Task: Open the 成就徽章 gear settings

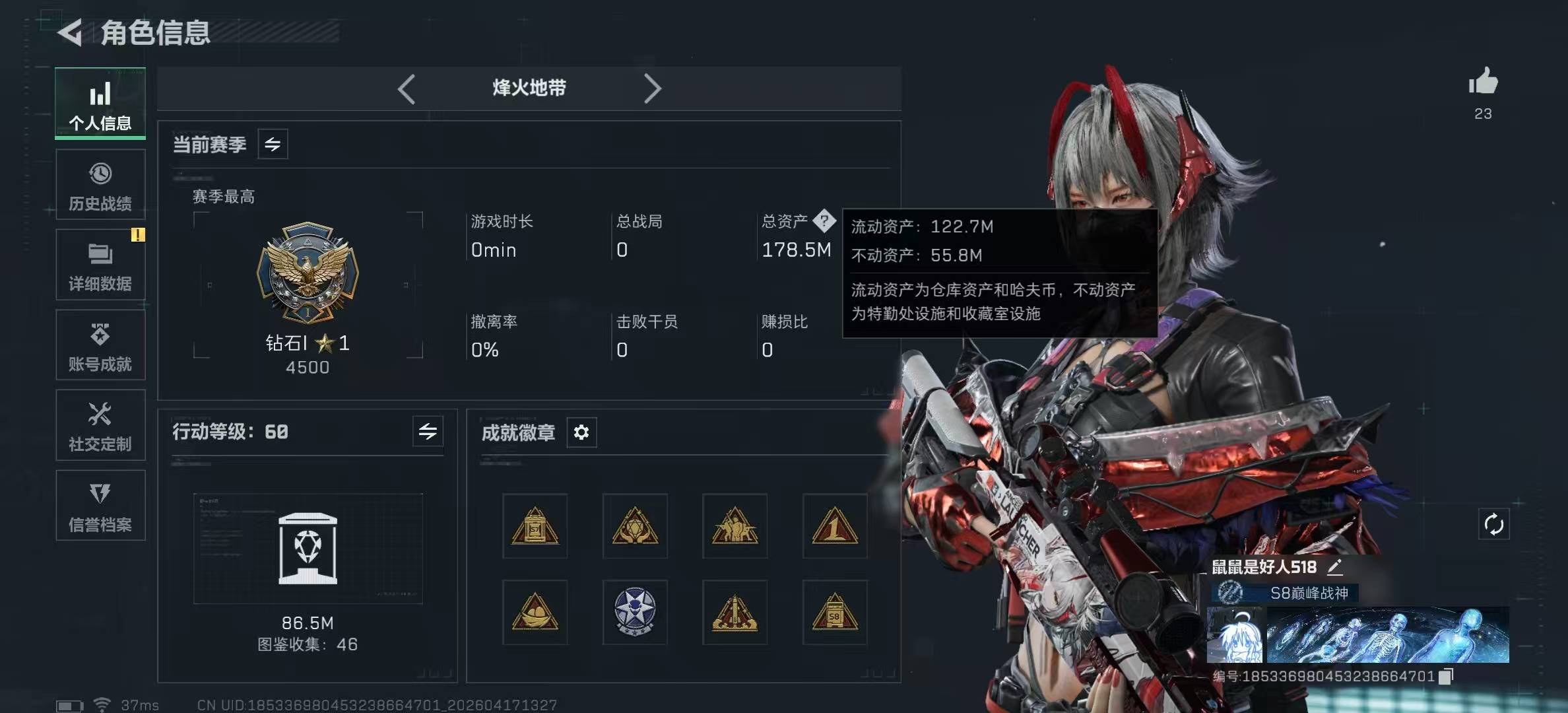Action: [581, 432]
